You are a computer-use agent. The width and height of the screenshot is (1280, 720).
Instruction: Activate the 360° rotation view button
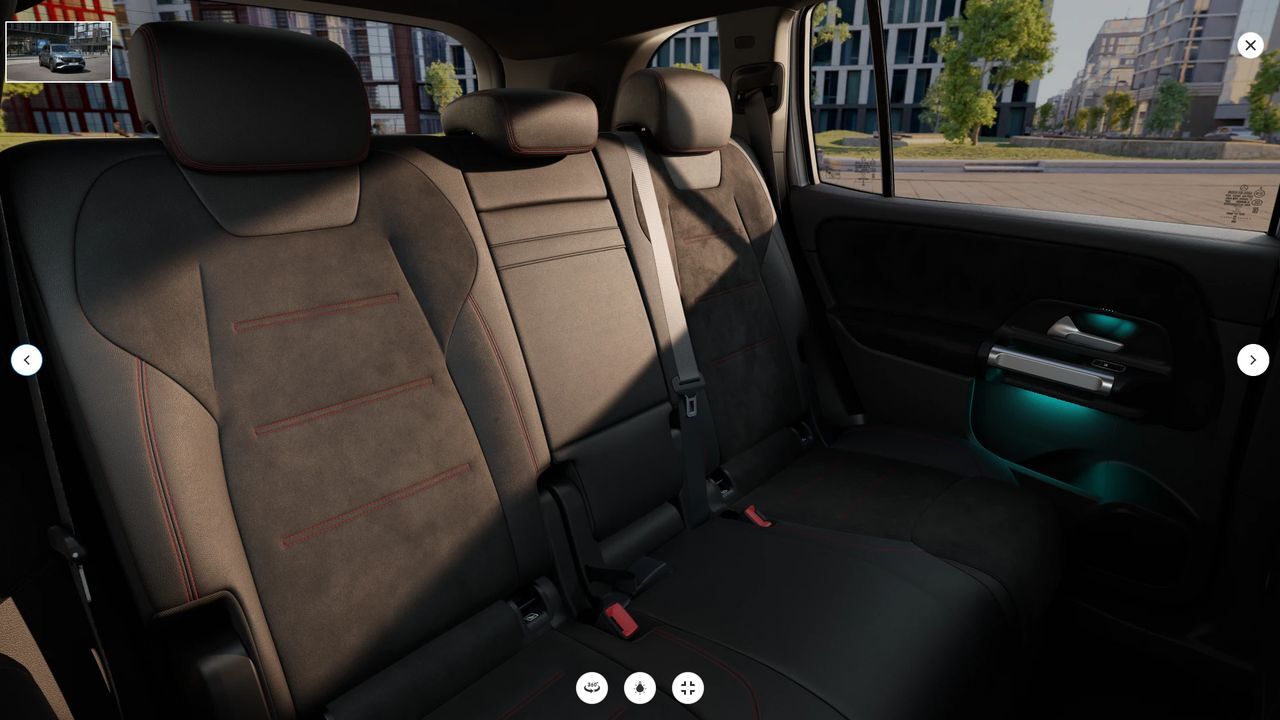coord(592,688)
